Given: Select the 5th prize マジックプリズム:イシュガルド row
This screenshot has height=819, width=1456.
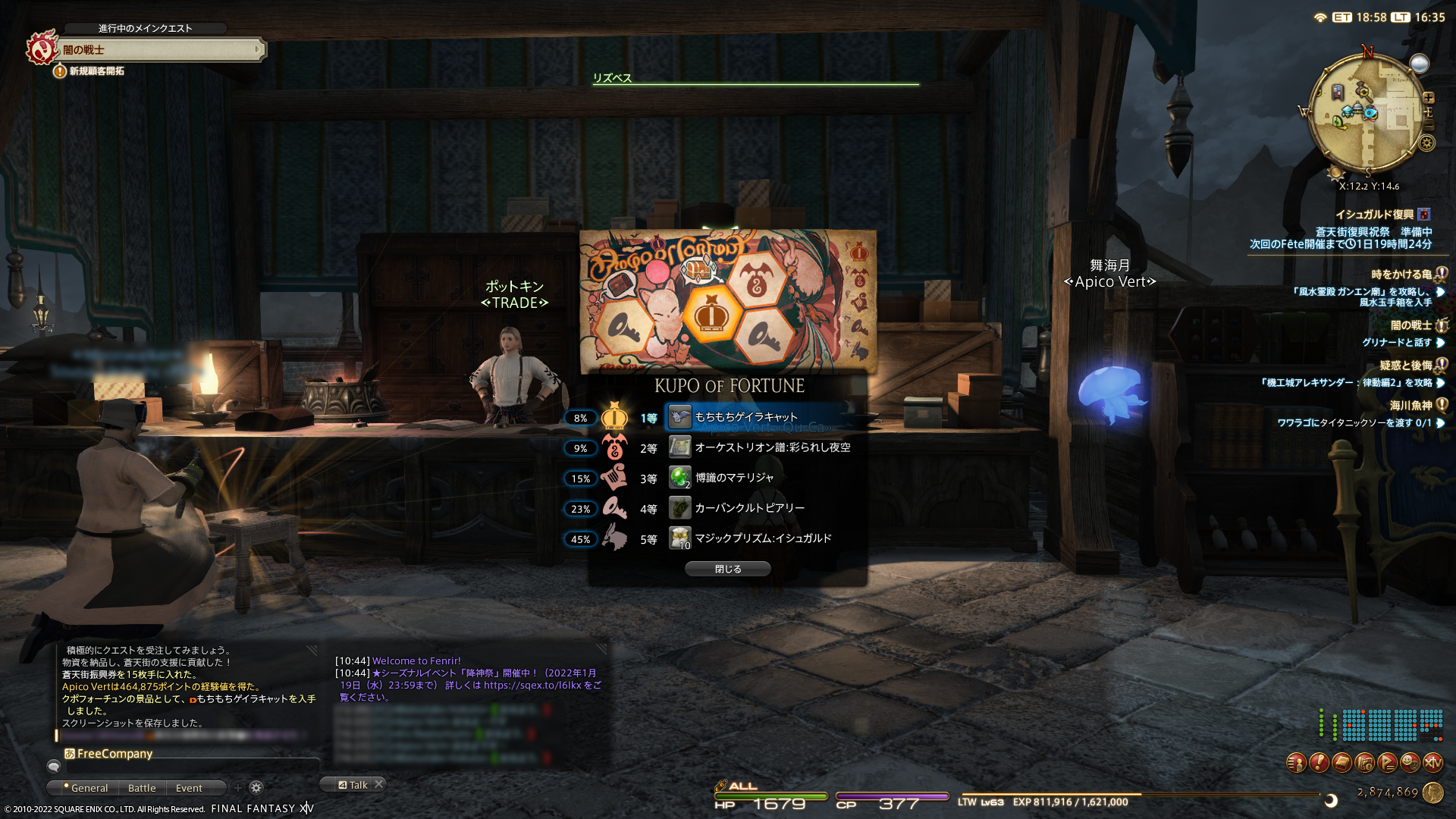Looking at the screenshot, I should tap(763, 538).
